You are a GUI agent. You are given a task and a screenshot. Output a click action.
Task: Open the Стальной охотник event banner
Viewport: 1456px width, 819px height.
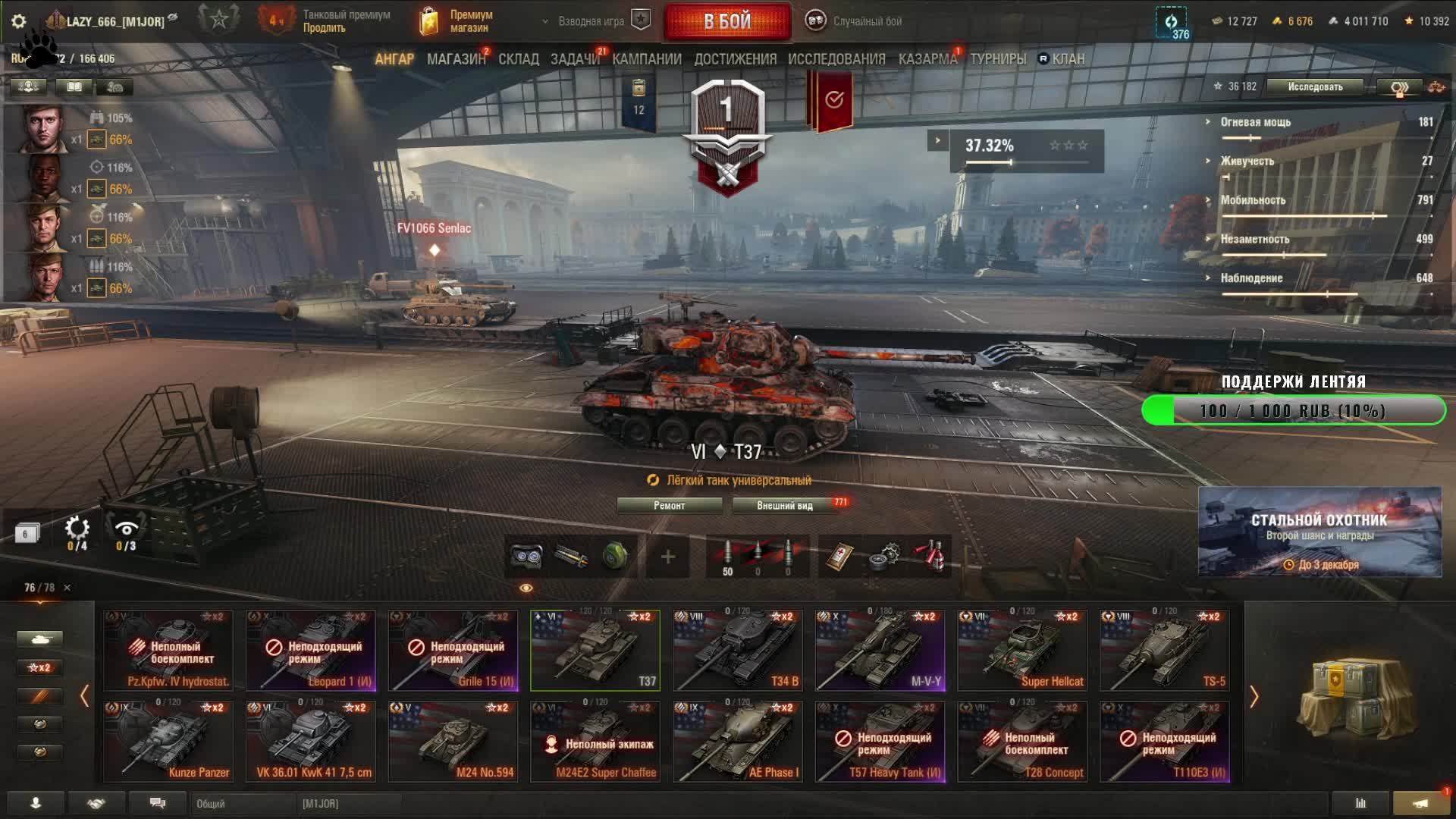[x=1319, y=532]
